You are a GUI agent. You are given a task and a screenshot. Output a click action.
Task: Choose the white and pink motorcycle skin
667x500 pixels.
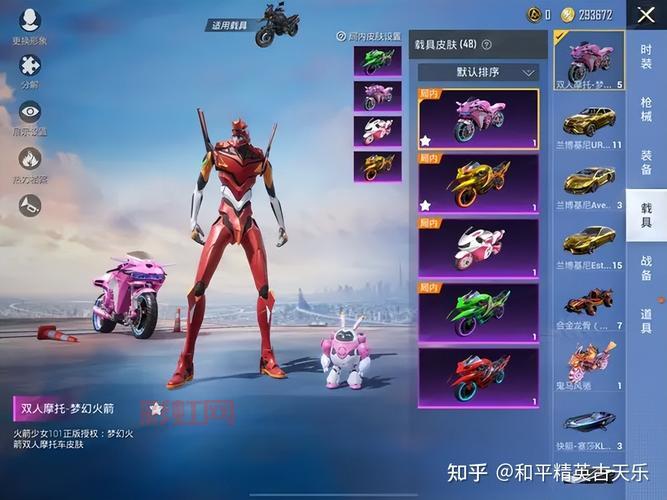point(478,247)
